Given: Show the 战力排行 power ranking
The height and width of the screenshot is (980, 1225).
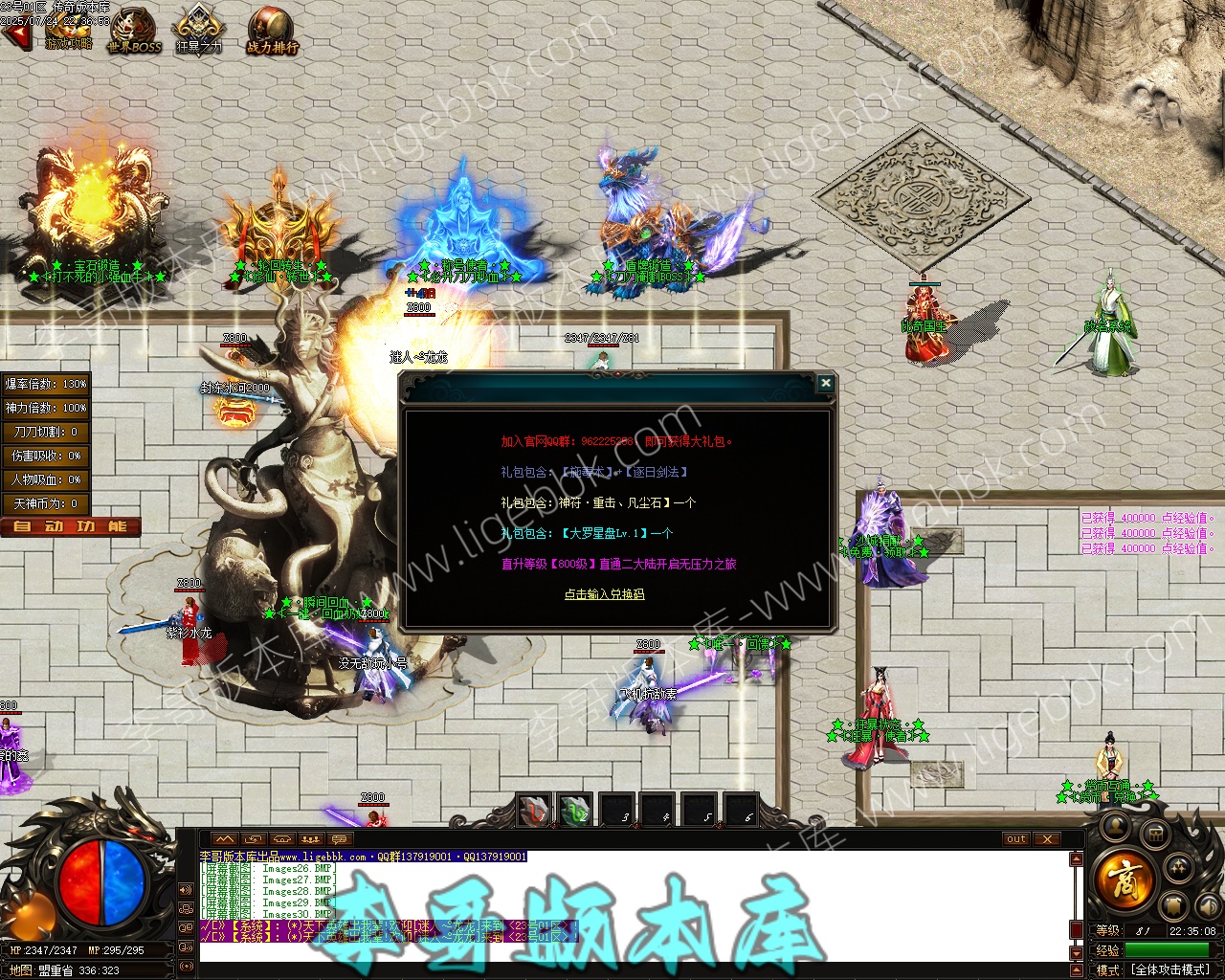Looking at the screenshot, I should pyautogui.click(x=273, y=31).
